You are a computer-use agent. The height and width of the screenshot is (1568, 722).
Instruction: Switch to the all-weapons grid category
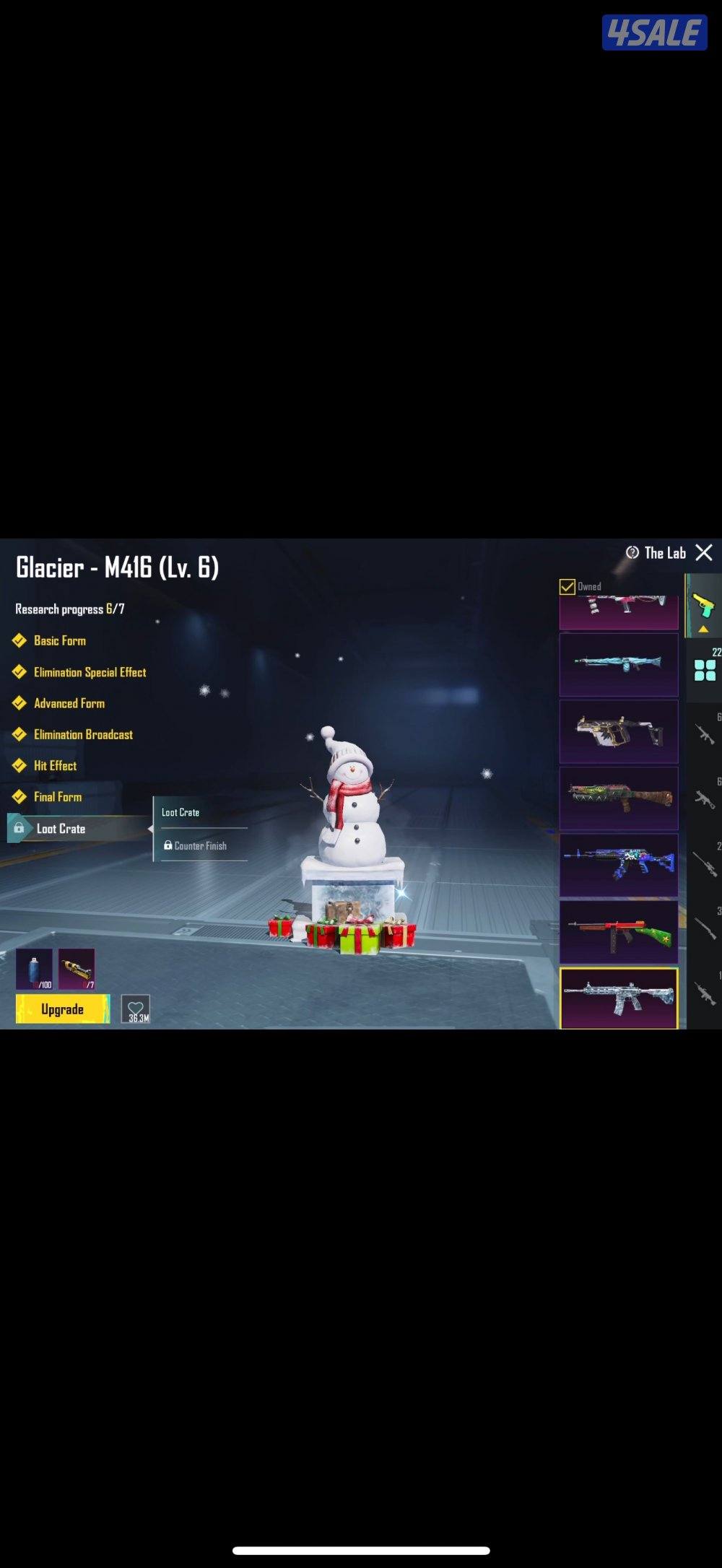coord(705,670)
